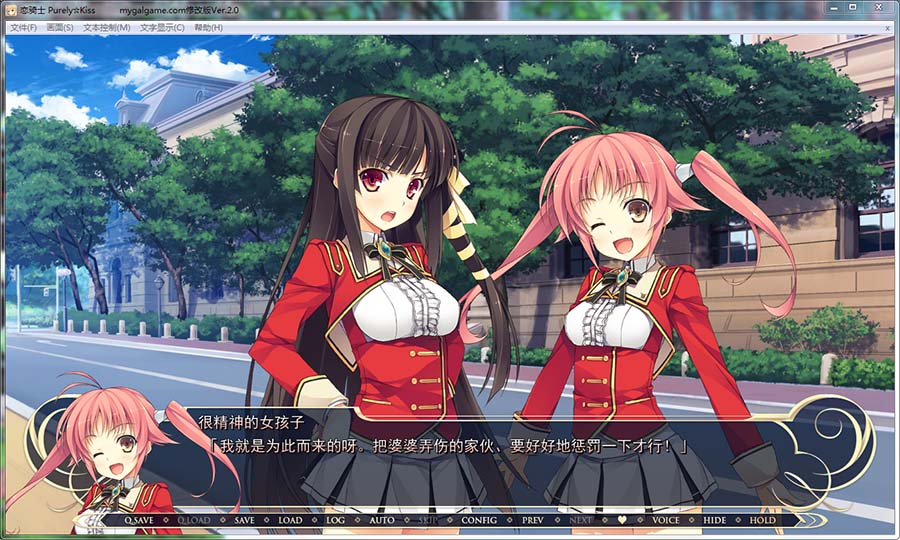Image resolution: width=900 pixels, height=540 pixels.
Task: Open the CONFIG settings
Action: coord(479,520)
